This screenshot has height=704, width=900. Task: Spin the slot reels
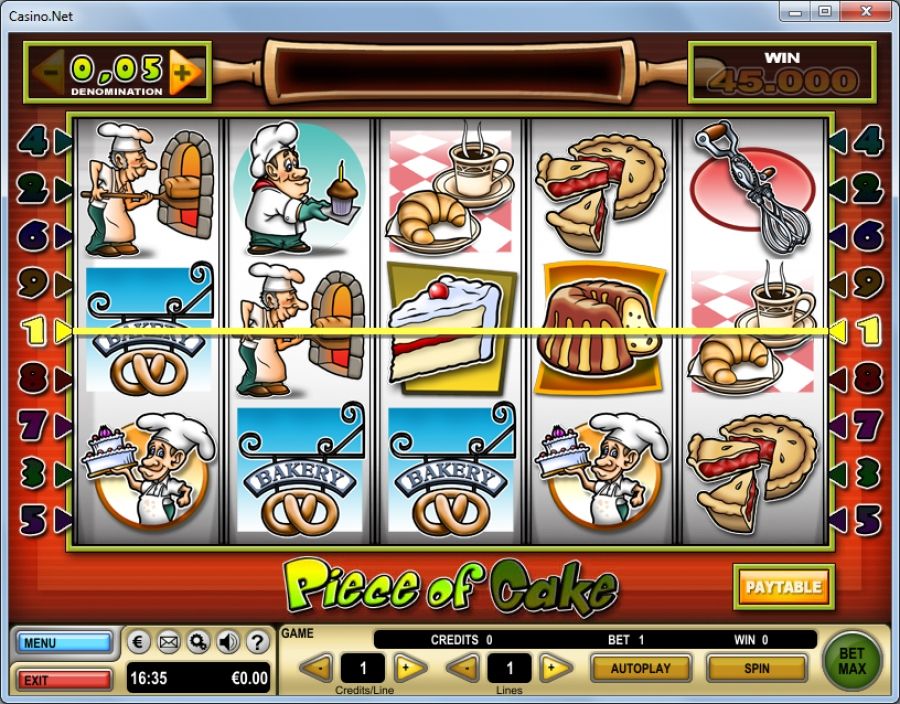756,667
